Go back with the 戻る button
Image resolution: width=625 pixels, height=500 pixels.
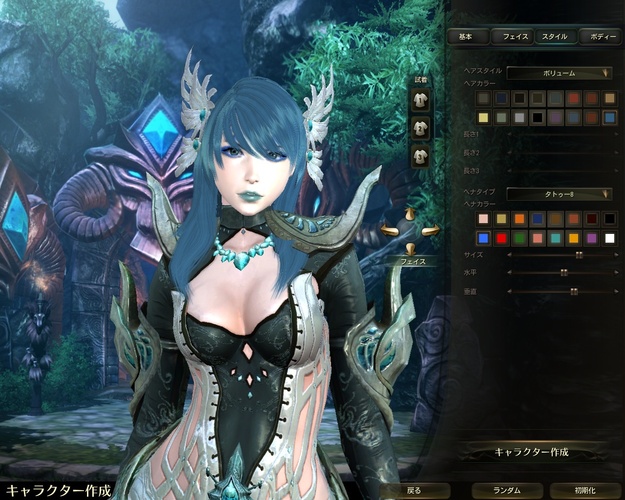(x=414, y=490)
